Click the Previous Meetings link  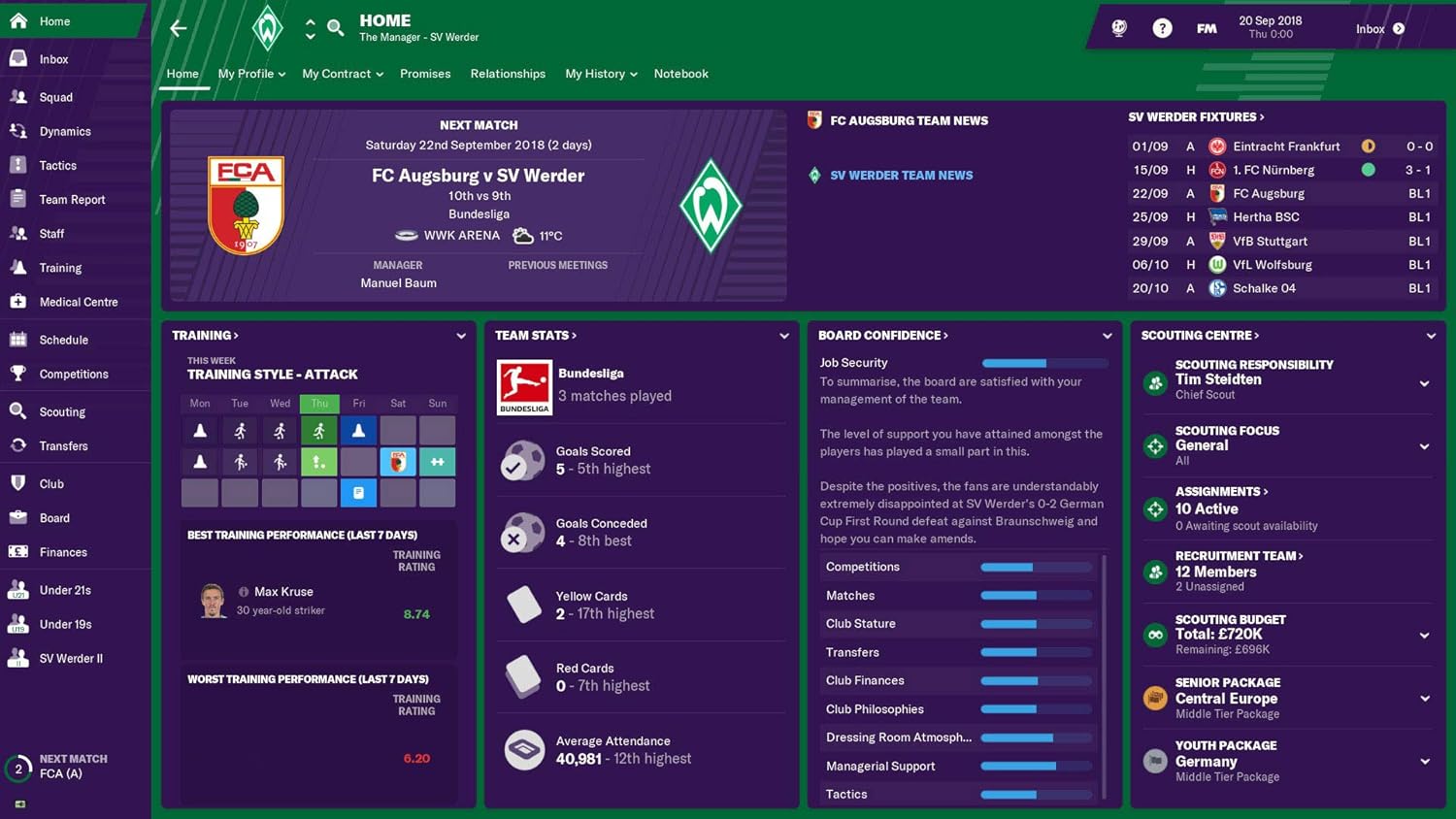point(558,265)
